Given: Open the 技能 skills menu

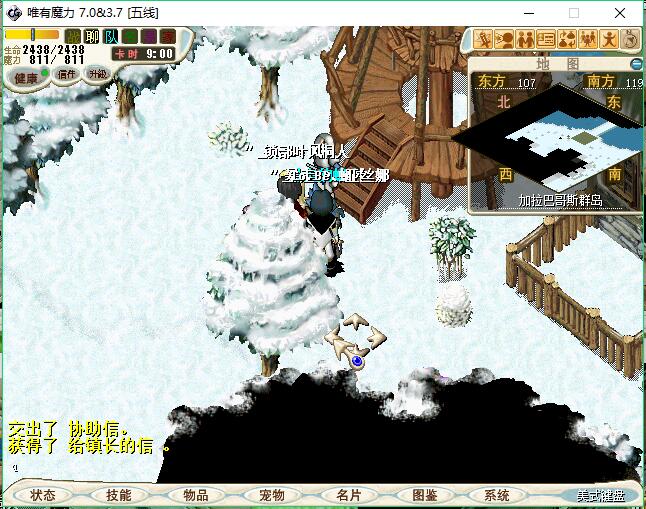Looking at the screenshot, I should pos(119,495).
